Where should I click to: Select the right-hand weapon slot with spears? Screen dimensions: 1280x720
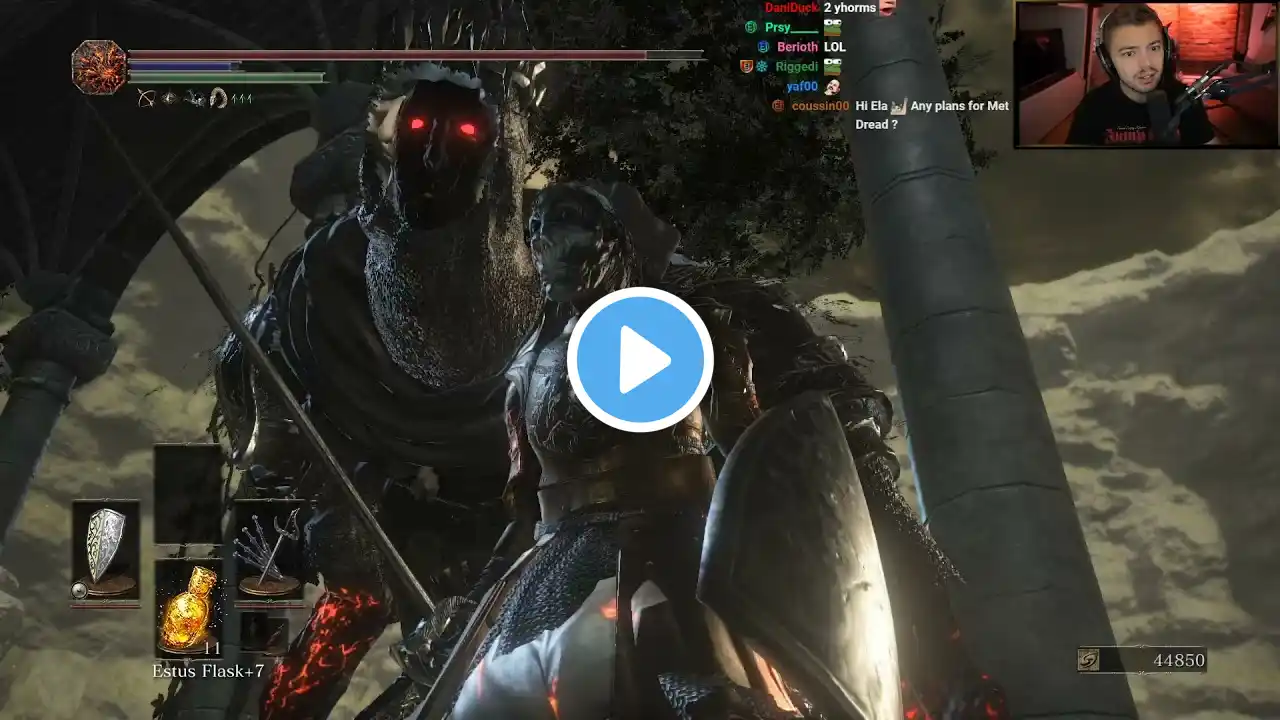268,550
